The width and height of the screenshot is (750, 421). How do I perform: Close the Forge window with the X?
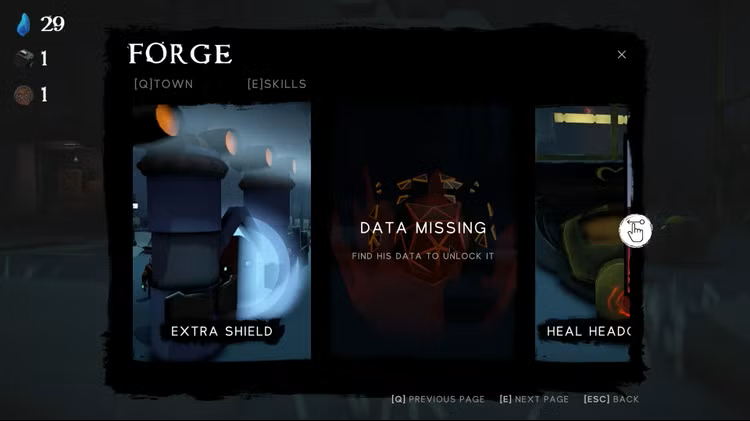pos(621,55)
